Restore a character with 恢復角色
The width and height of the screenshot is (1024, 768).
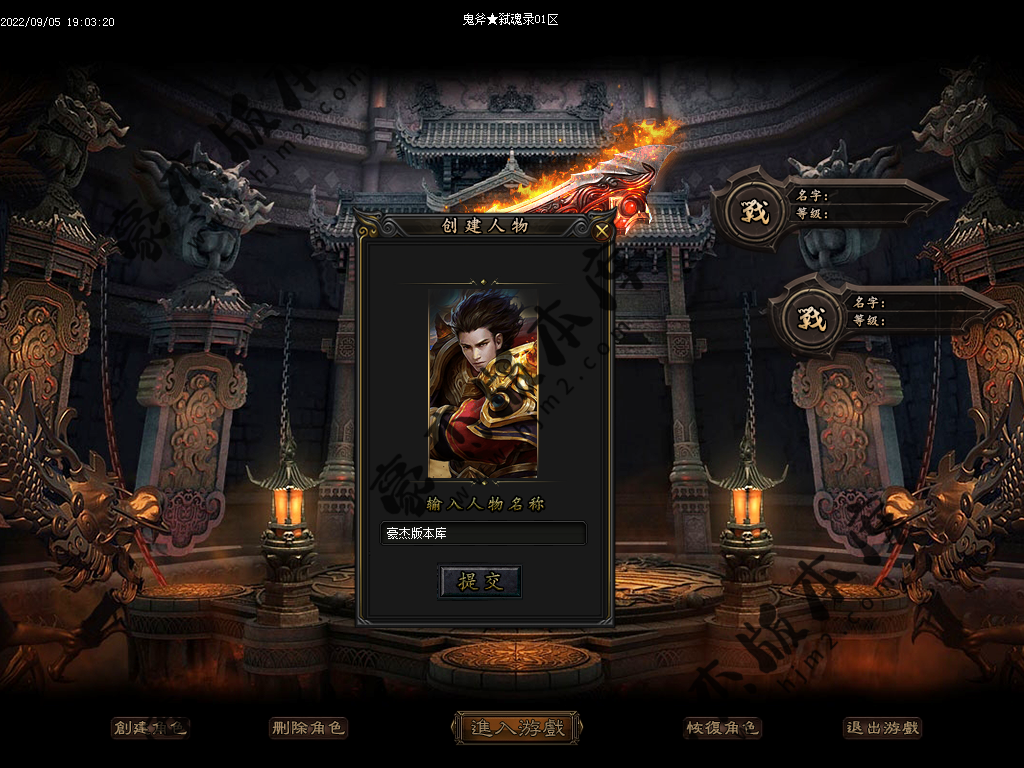[x=722, y=728]
